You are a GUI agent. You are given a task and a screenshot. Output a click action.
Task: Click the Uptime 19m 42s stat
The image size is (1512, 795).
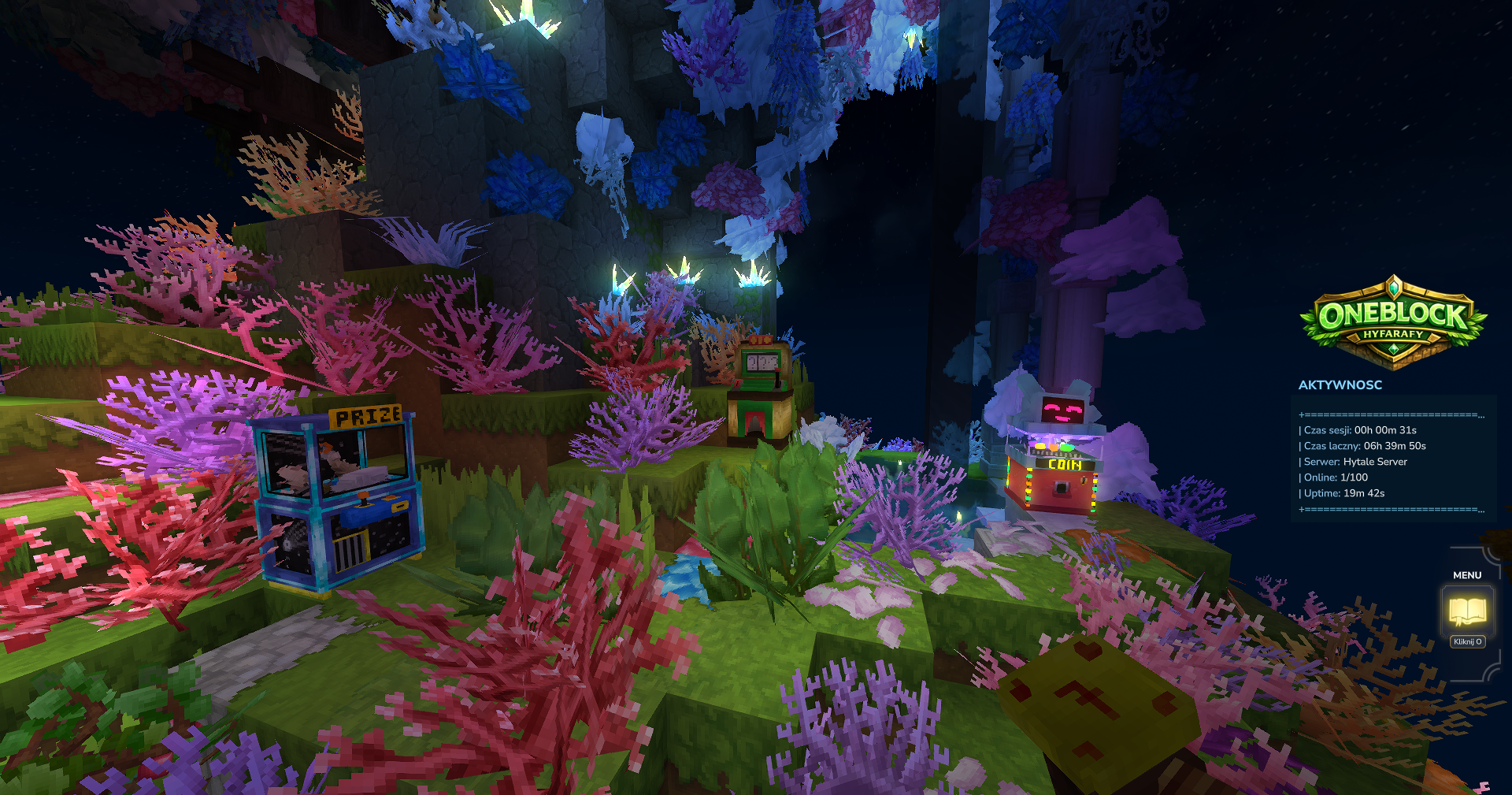point(1341,493)
